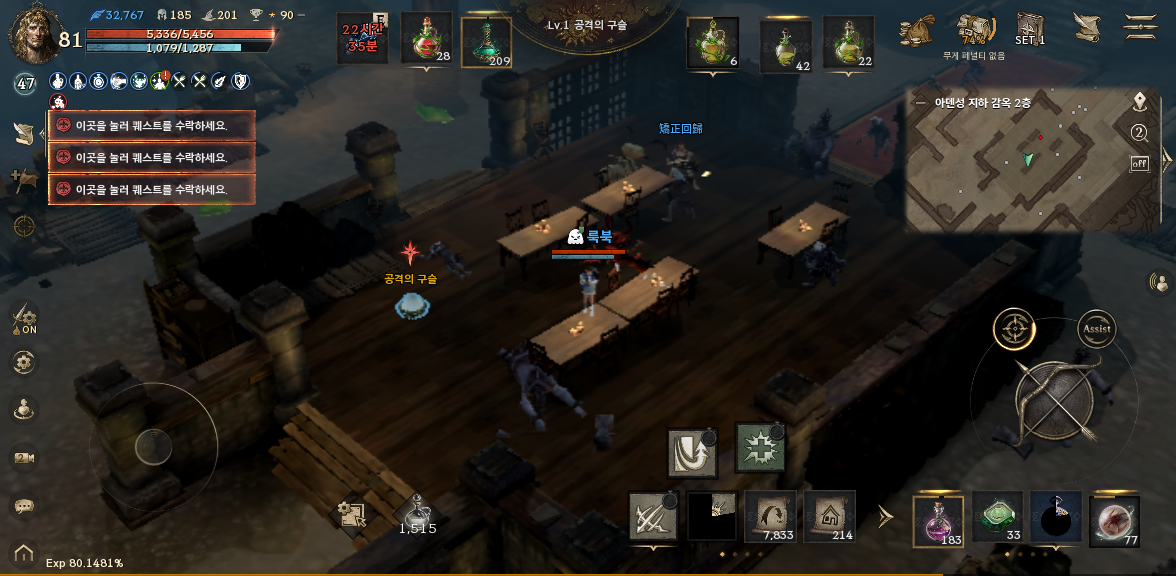Screen dimensions: 1176x576
Task: Open the inventory bag showing 74% weight
Action: coord(973,29)
